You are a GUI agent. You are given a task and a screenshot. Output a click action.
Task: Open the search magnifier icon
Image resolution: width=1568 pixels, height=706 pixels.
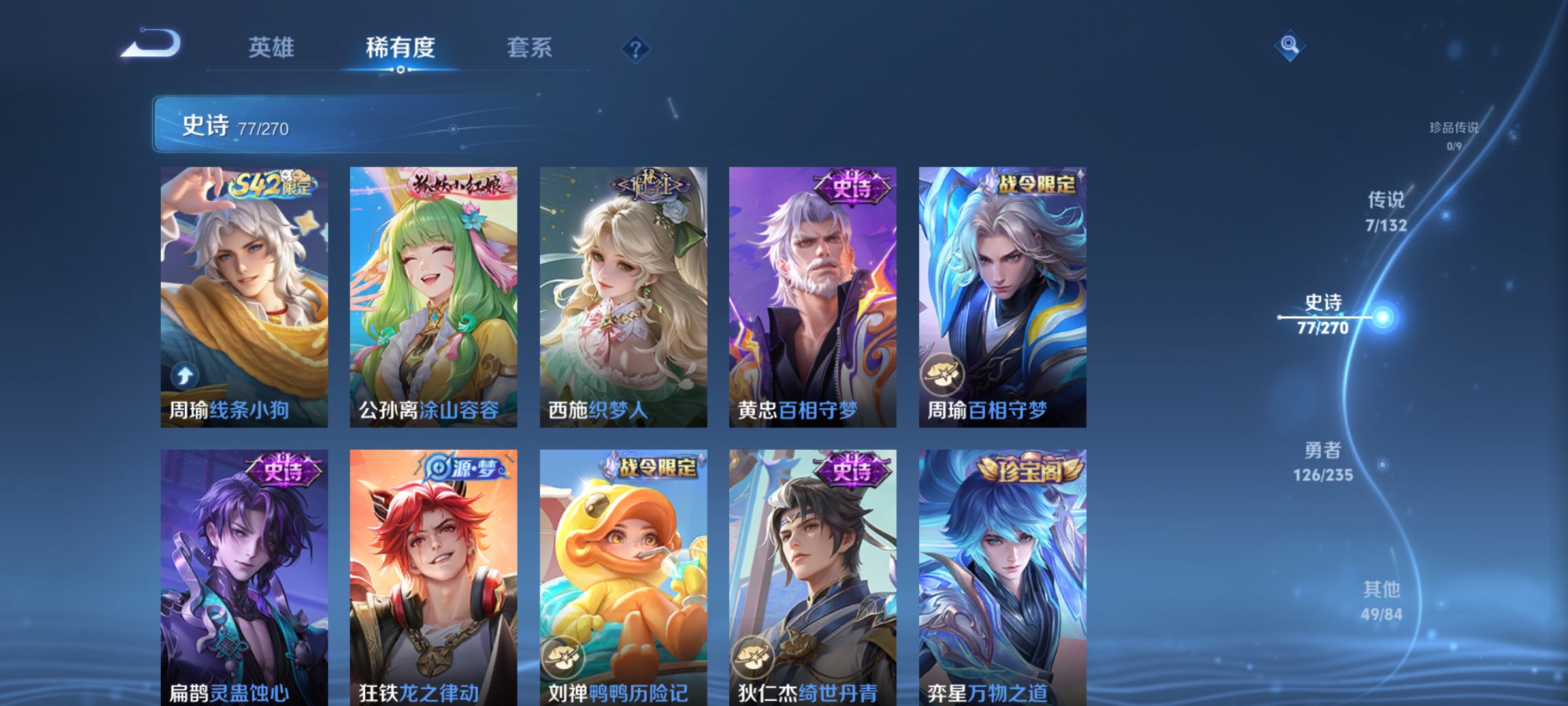pos(1290,46)
